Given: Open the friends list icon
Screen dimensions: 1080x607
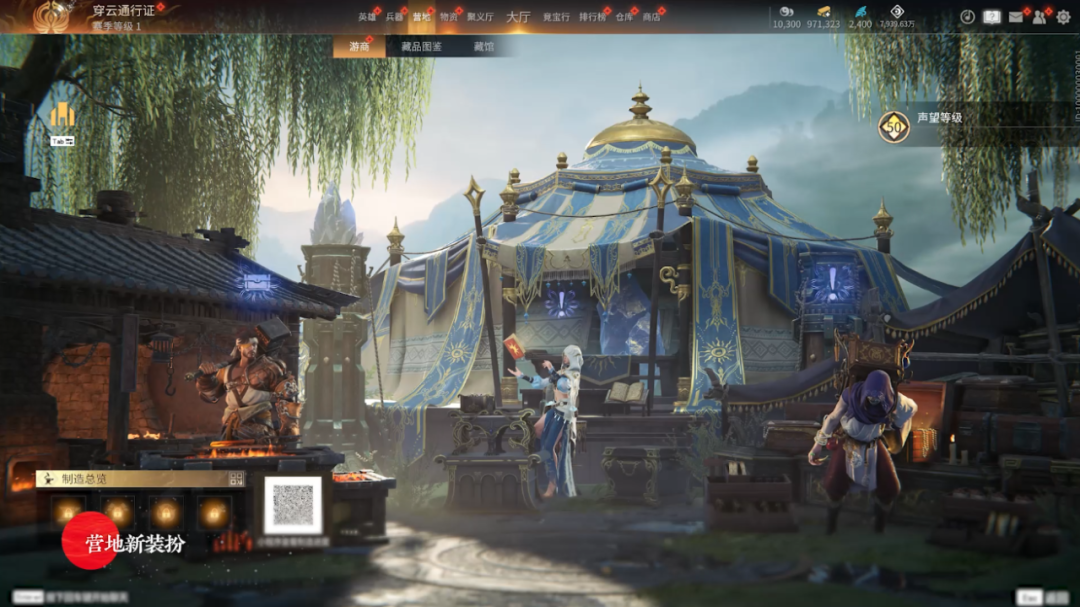Looking at the screenshot, I should 1040,17.
